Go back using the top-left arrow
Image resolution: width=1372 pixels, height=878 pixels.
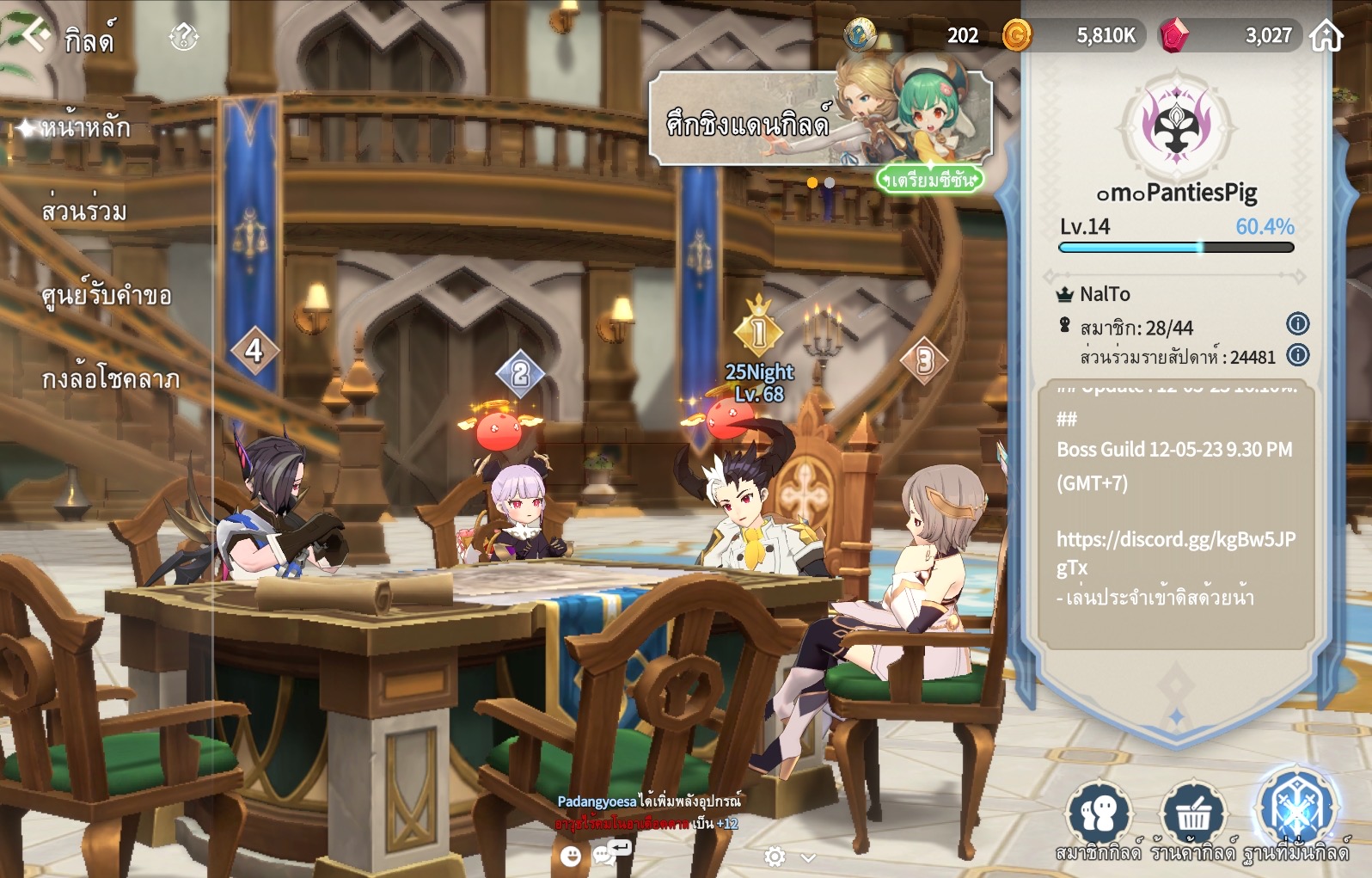(x=36, y=36)
